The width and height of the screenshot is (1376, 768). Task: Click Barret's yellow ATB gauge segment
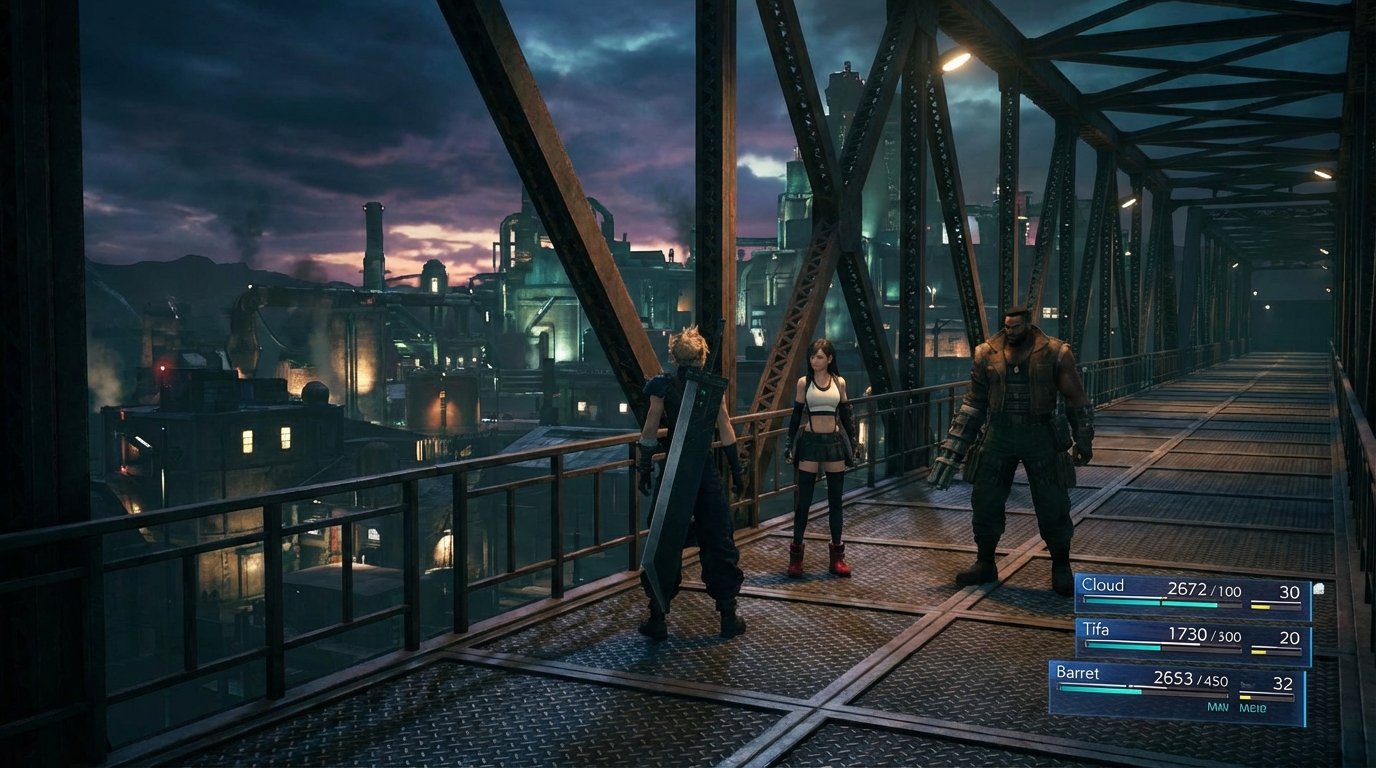1245,698
